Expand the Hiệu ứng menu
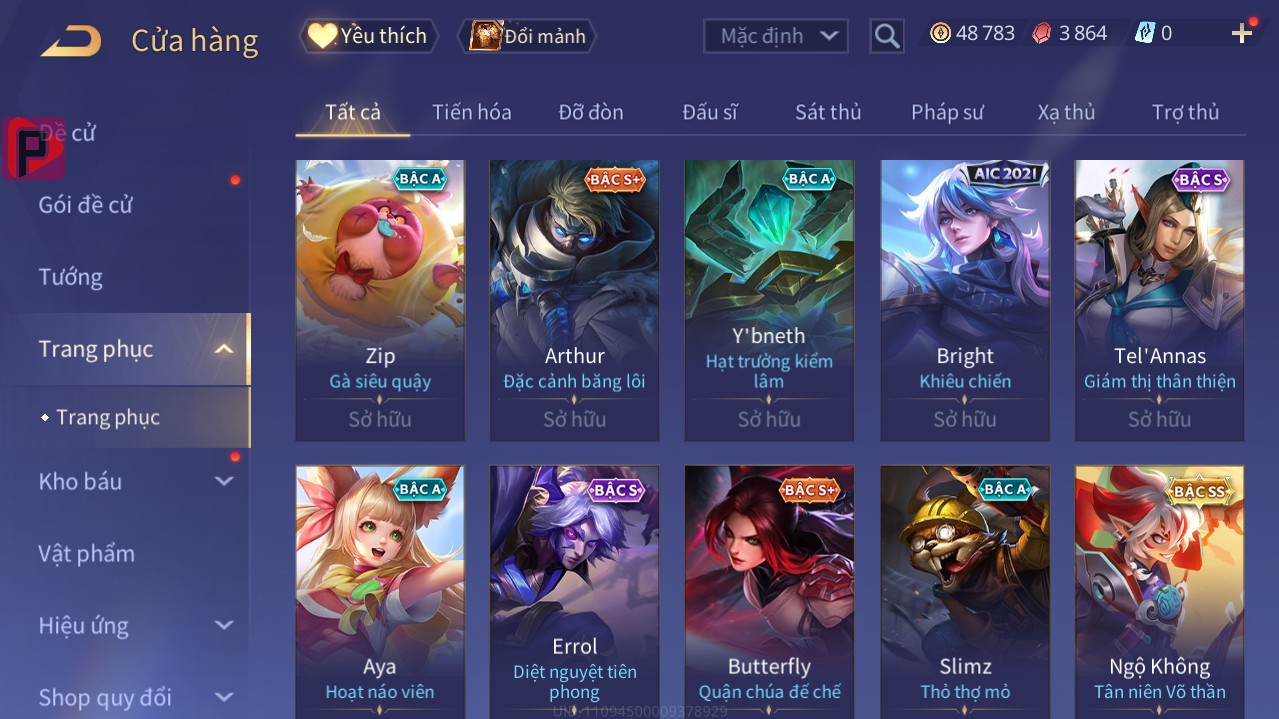Image resolution: width=1279 pixels, height=719 pixels. (135, 626)
